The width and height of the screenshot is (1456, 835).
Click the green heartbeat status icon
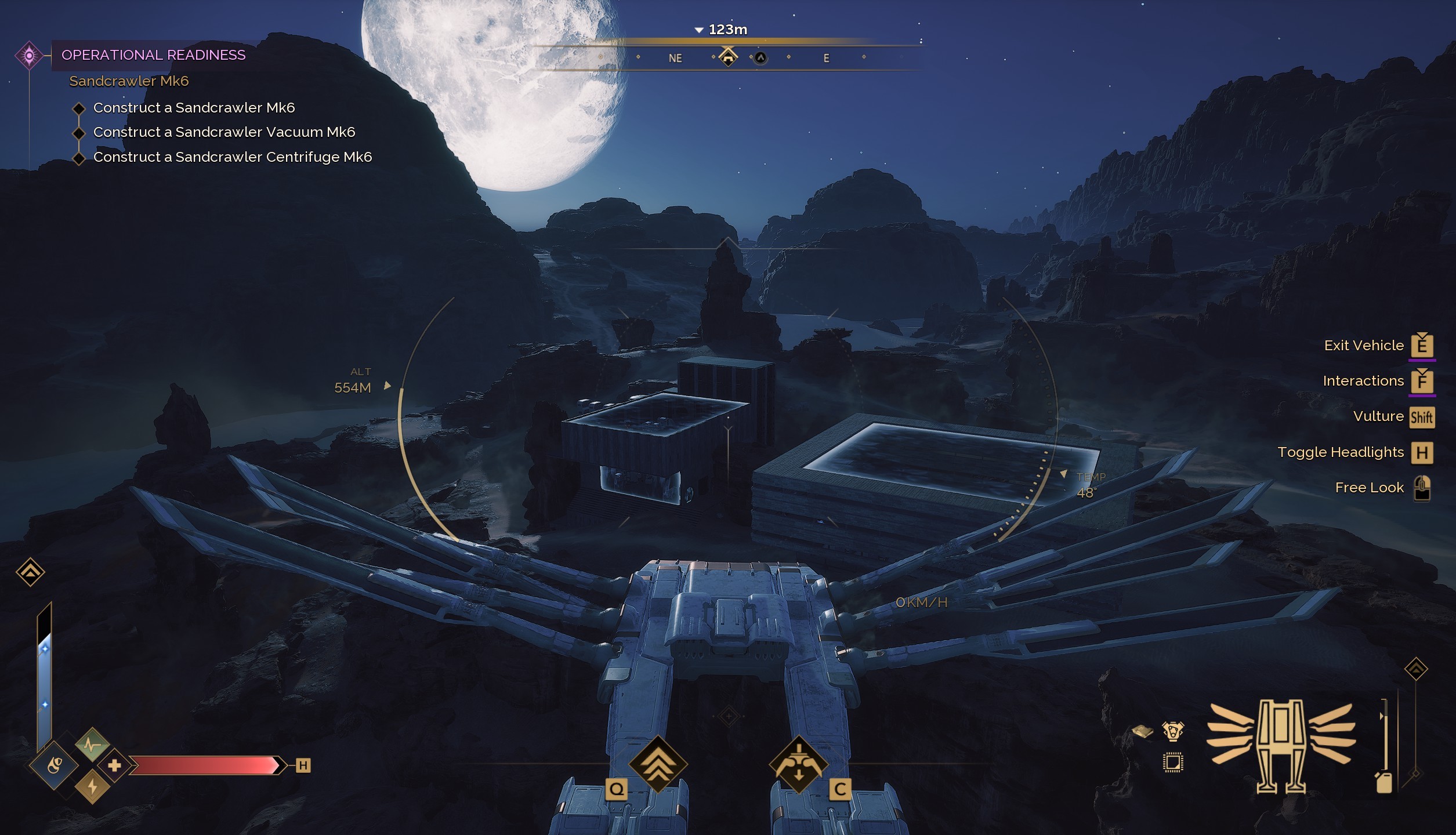tap(92, 744)
